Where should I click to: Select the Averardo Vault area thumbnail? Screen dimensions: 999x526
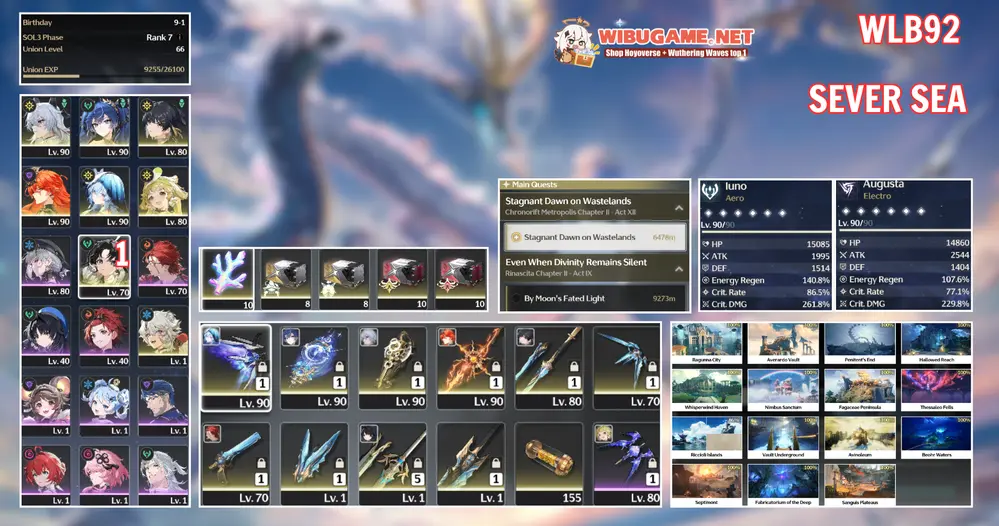[x=783, y=342]
